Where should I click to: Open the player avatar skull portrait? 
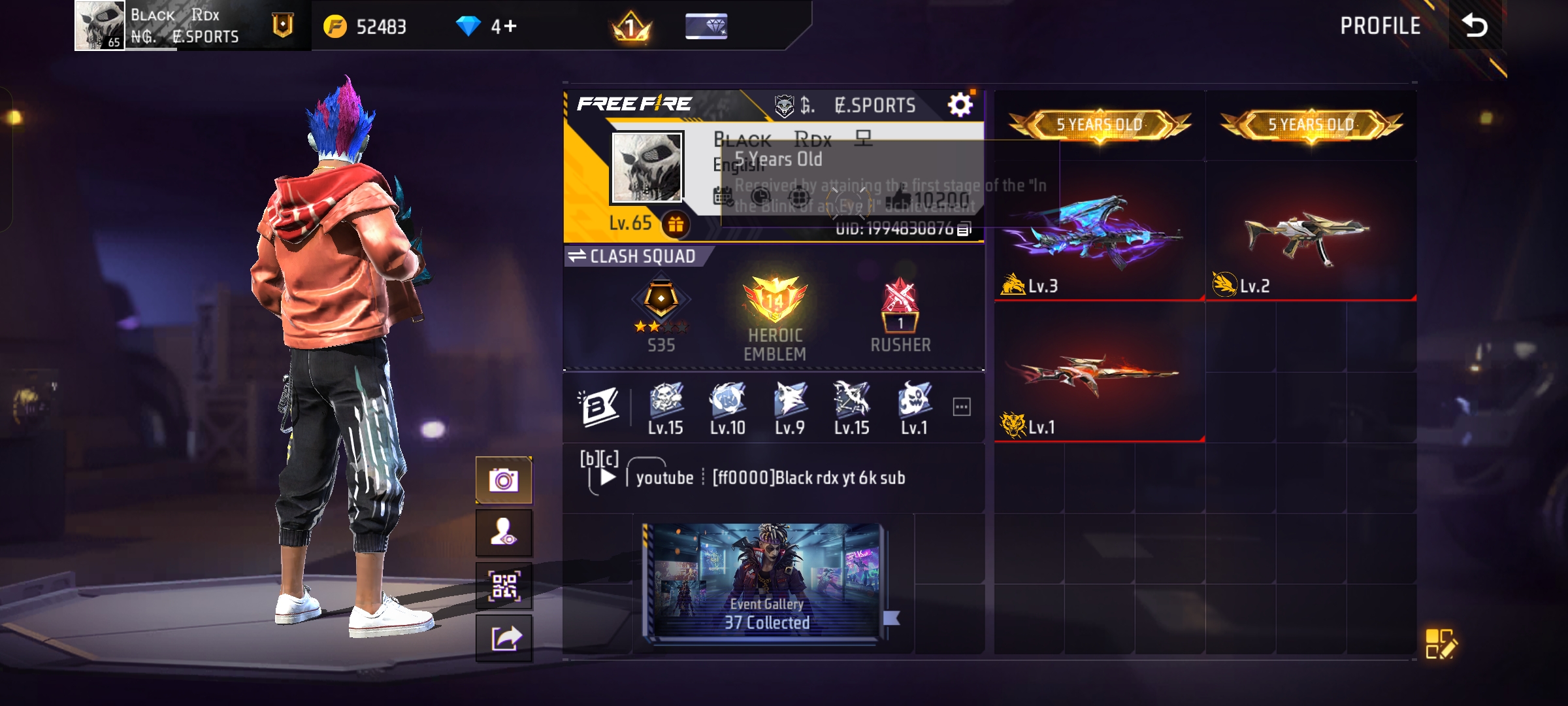(647, 167)
